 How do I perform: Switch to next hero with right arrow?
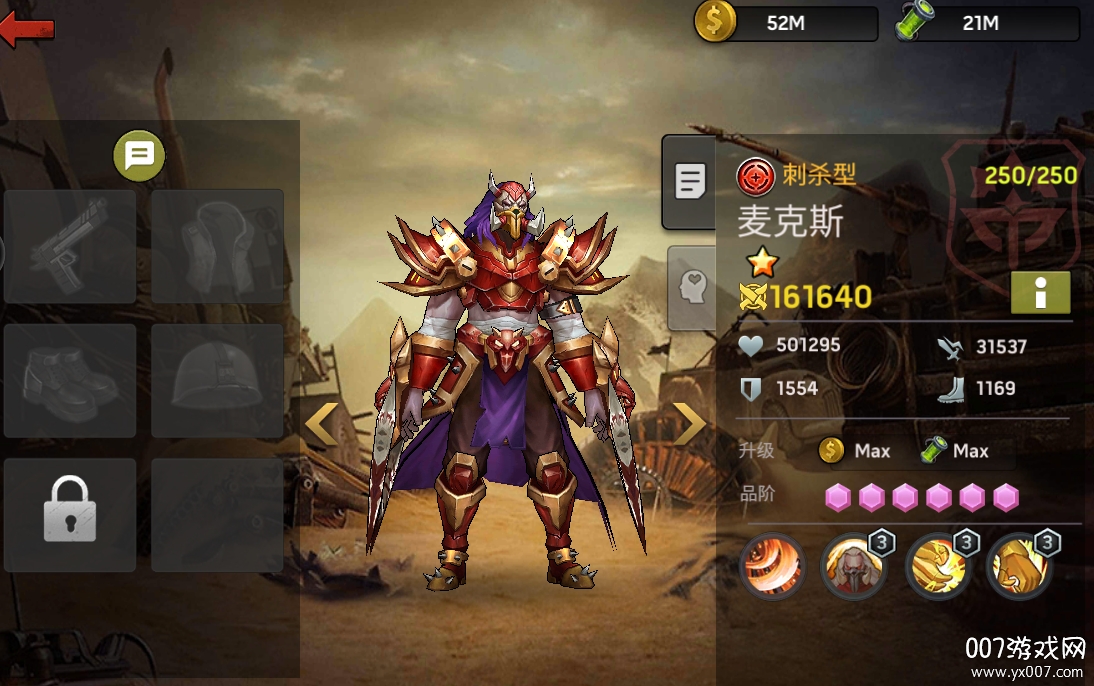[689, 424]
